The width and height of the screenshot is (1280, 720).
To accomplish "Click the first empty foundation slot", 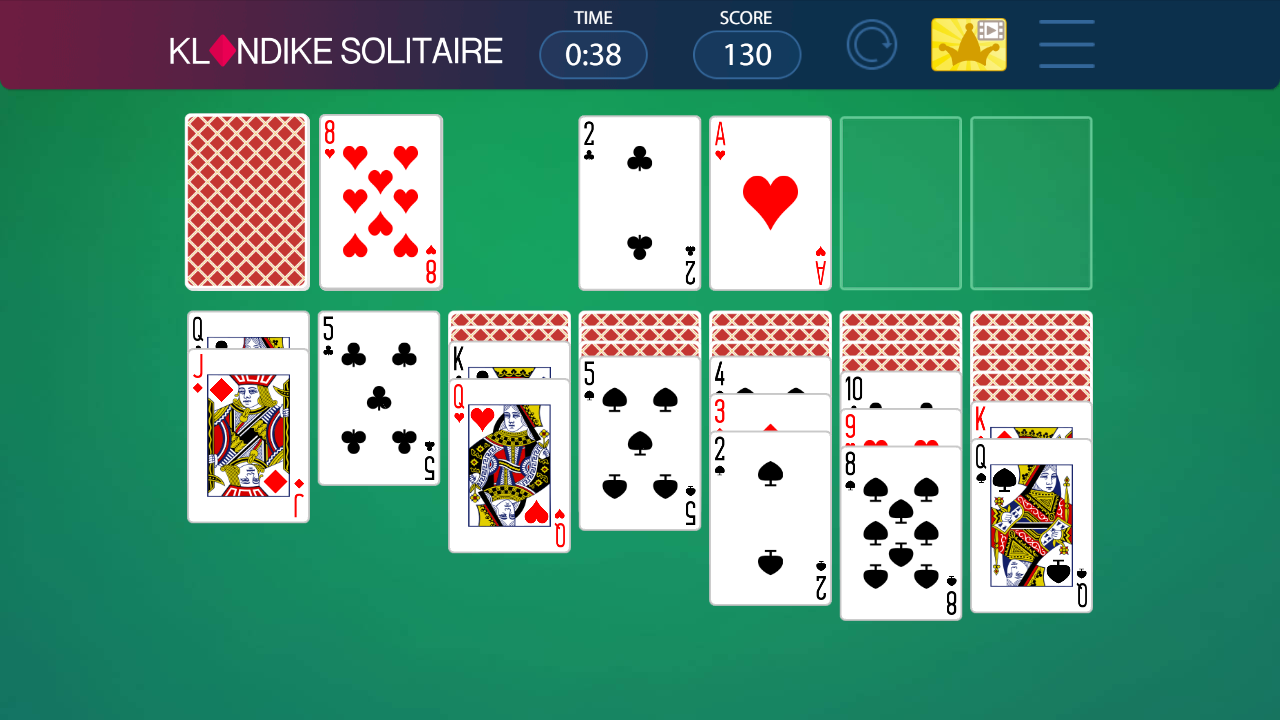I will (x=899, y=201).
